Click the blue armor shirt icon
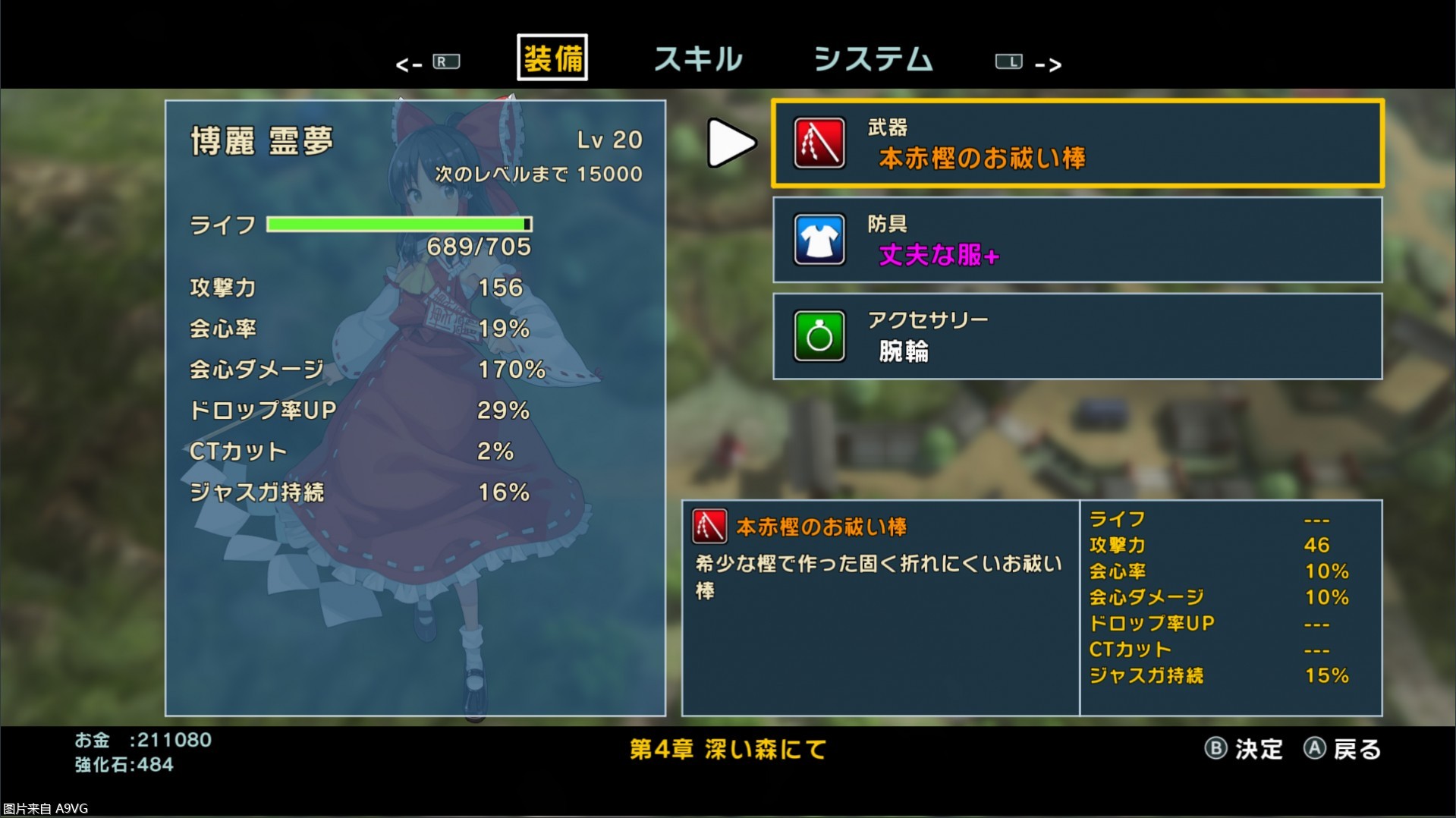Viewport: 1456px width, 818px height. (819, 240)
